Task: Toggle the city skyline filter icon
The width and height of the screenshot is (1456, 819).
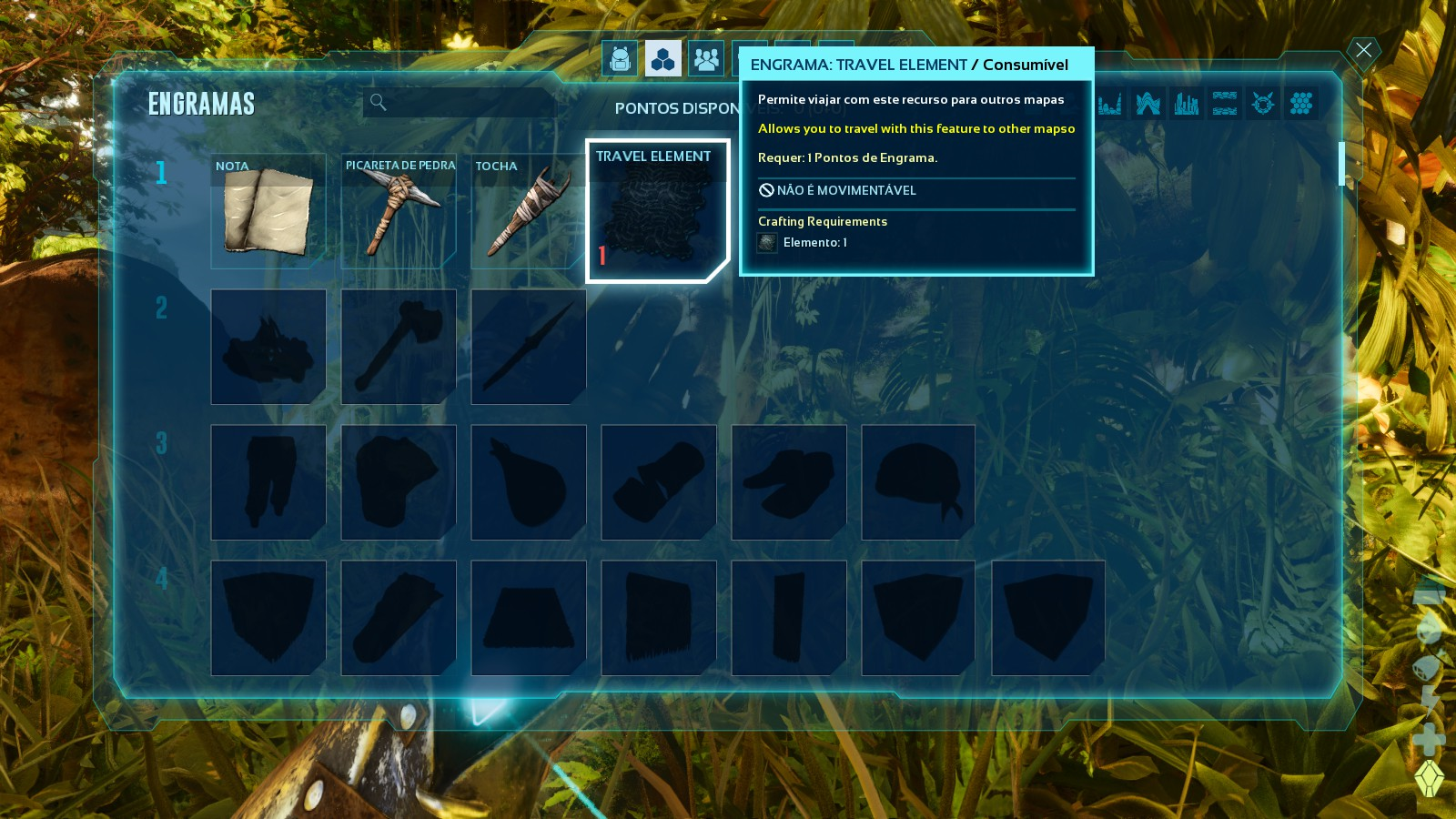Action: tap(1186, 103)
